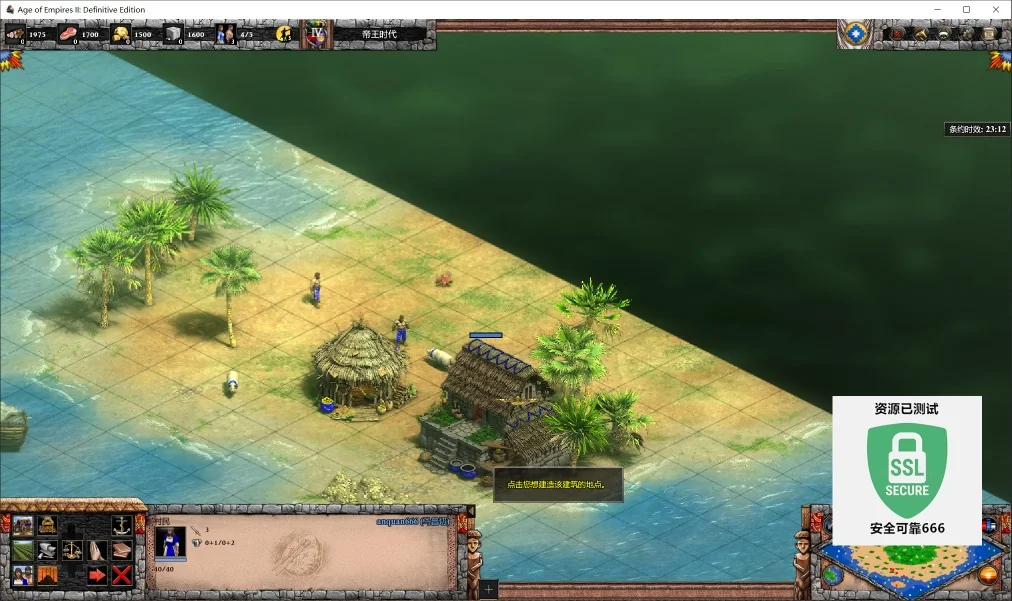Open objectives with red checkmark icon

898,34
